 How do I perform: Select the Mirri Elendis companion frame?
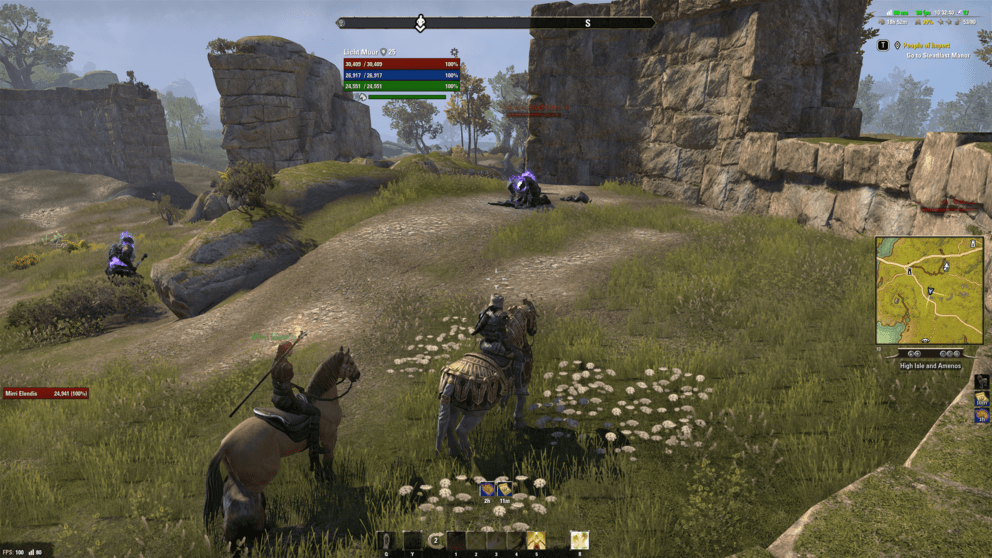click(46, 393)
